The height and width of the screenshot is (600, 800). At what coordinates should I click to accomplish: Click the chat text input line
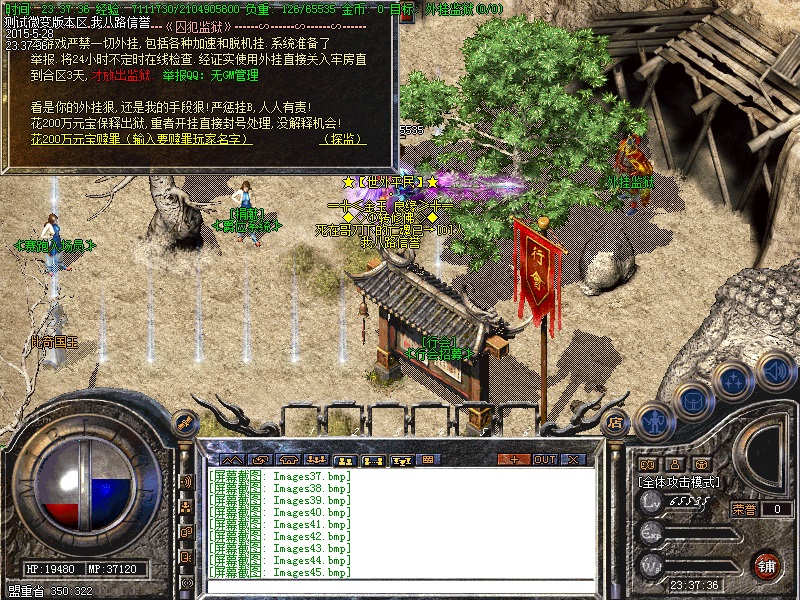(400, 584)
